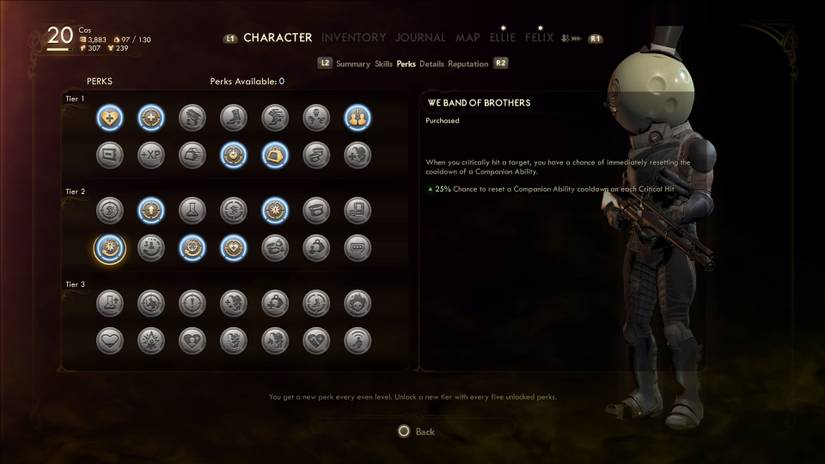Select the We Band of Brothers perk icon
The width and height of the screenshot is (825, 464).
point(110,247)
